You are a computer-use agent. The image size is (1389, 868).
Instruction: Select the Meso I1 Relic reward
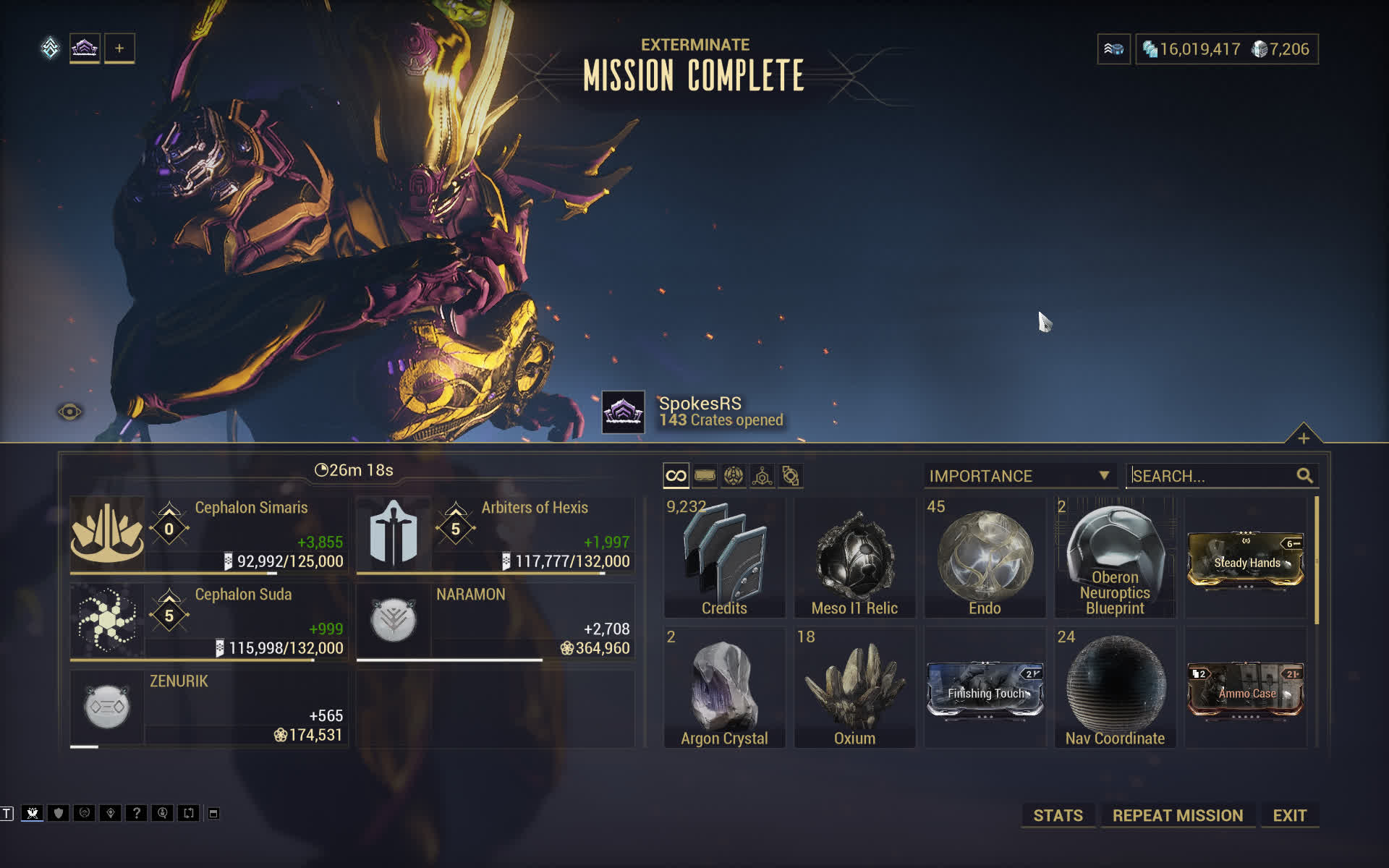(854, 557)
